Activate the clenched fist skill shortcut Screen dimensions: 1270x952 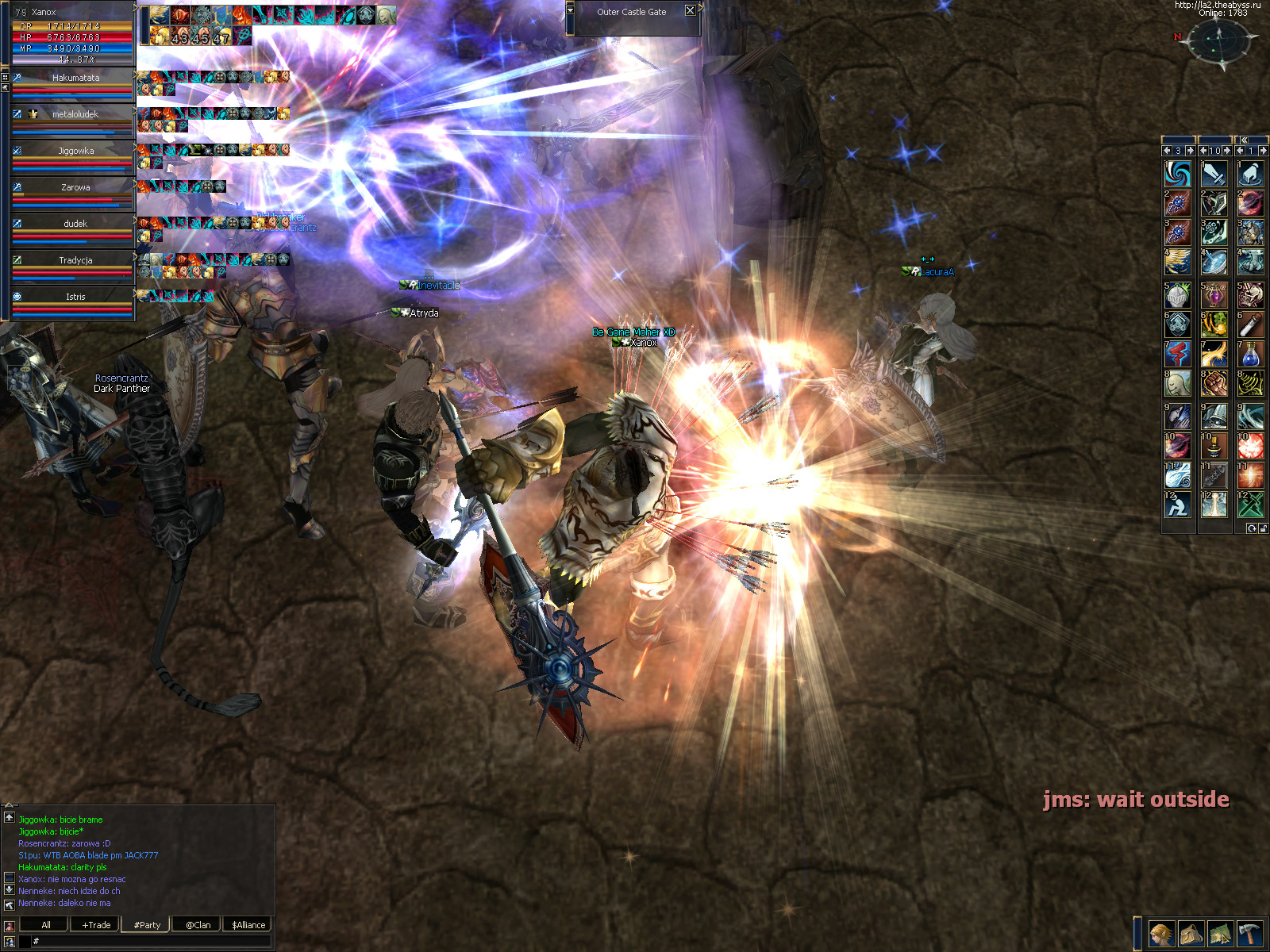coord(1214,385)
